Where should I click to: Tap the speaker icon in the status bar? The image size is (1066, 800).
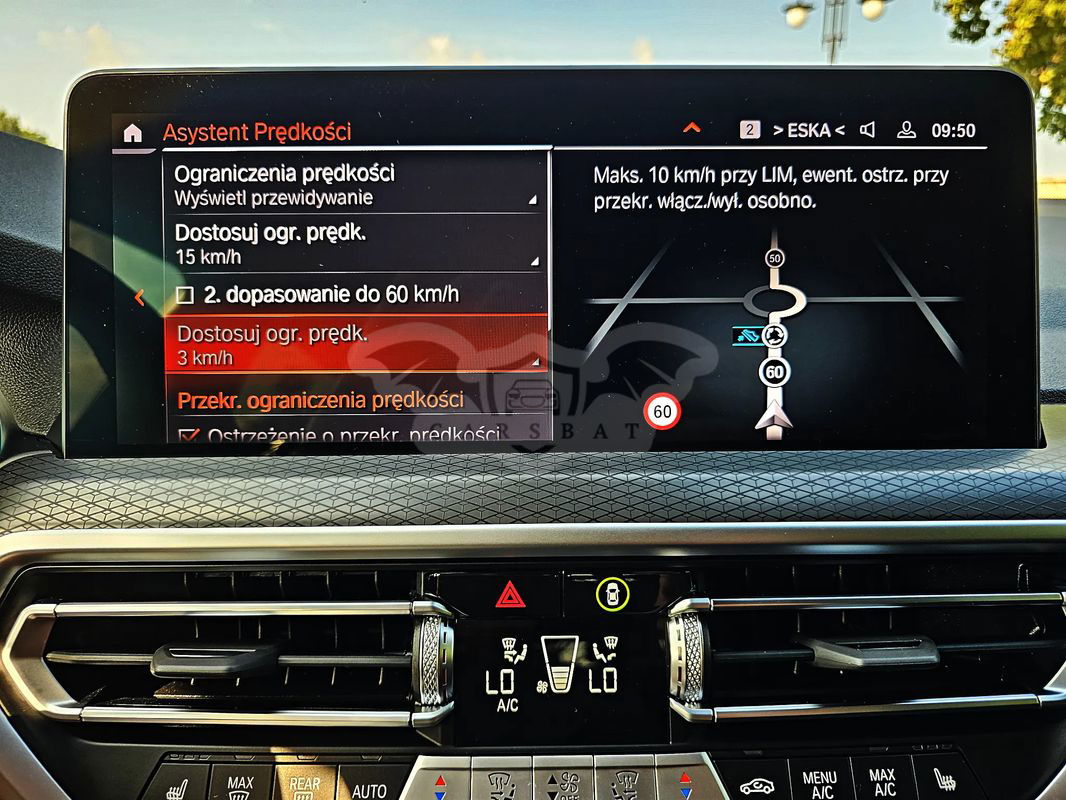868,130
